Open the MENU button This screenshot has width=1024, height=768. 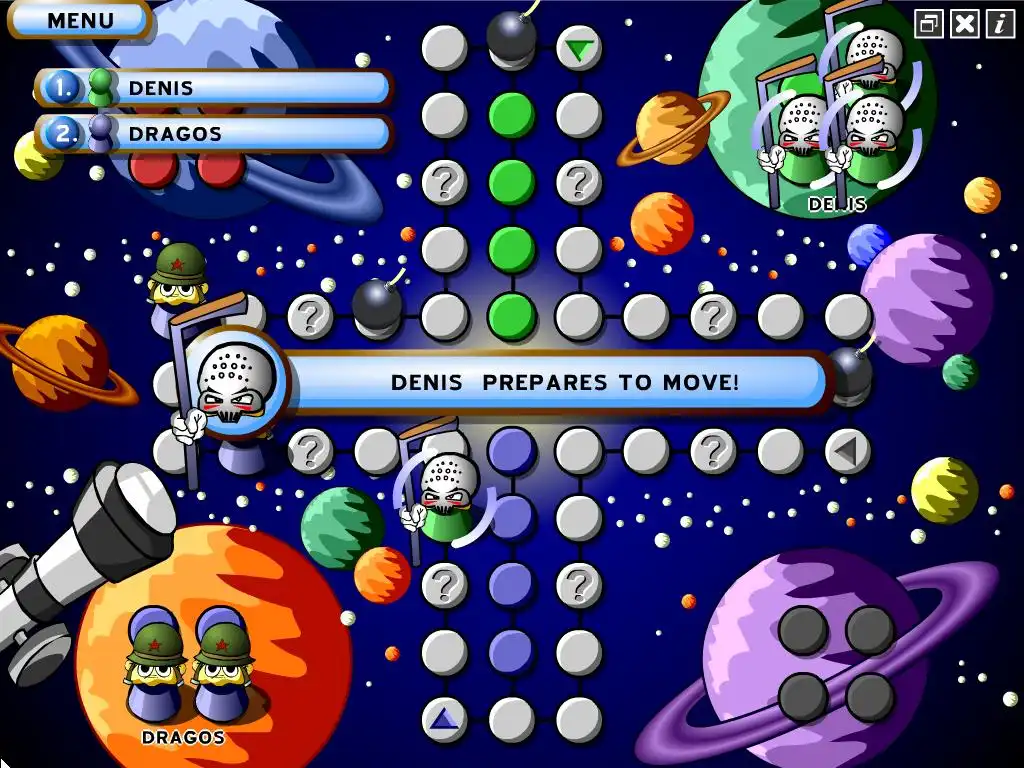pyautogui.click(x=80, y=20)
